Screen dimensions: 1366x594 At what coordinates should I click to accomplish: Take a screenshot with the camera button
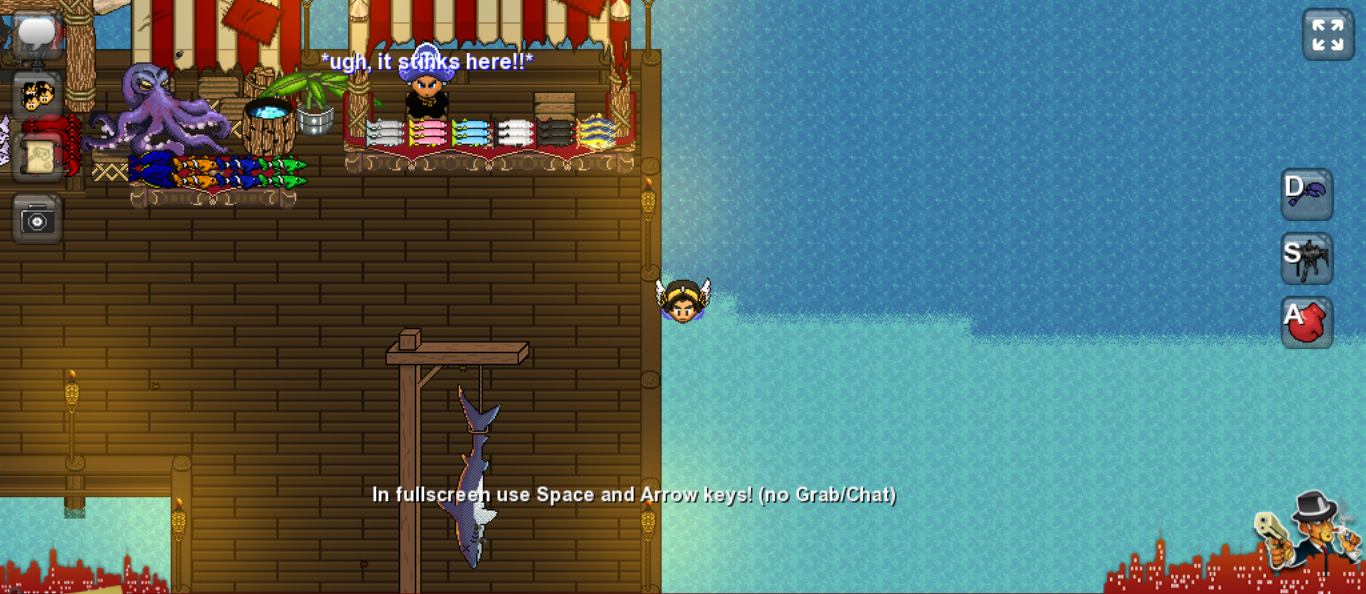click(38, 218)
